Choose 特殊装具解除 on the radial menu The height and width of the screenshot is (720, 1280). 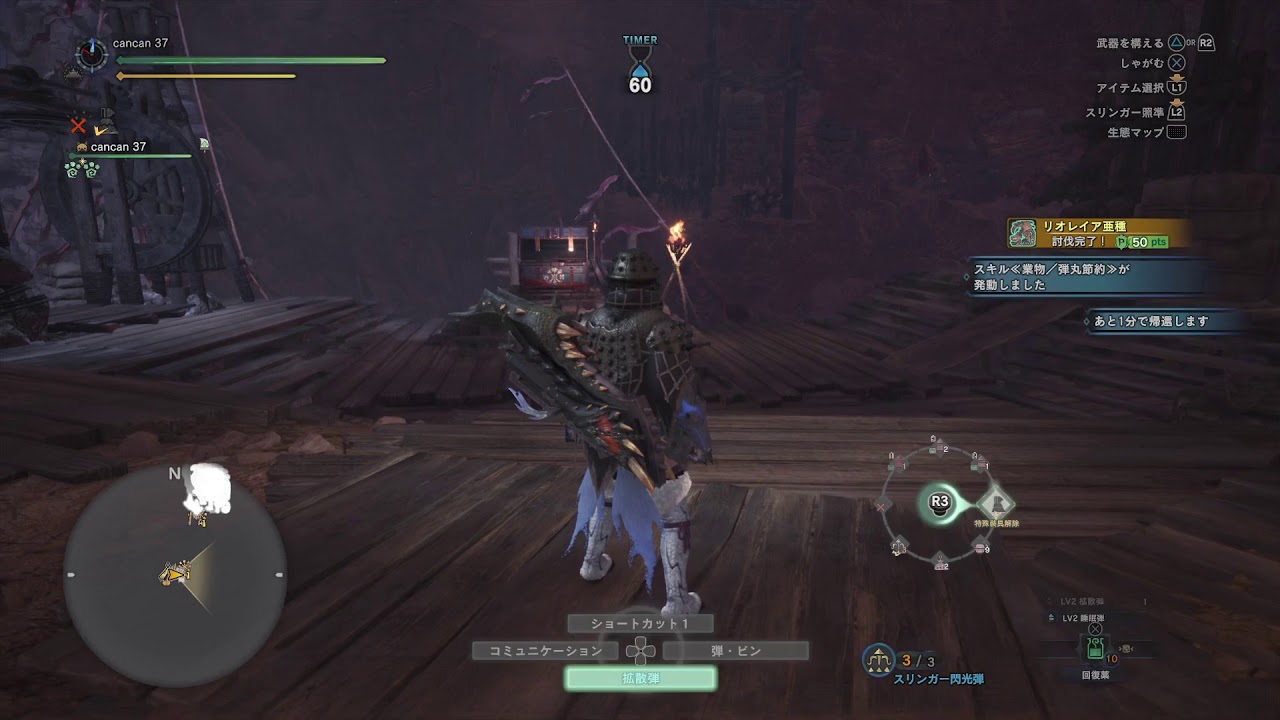996,503
